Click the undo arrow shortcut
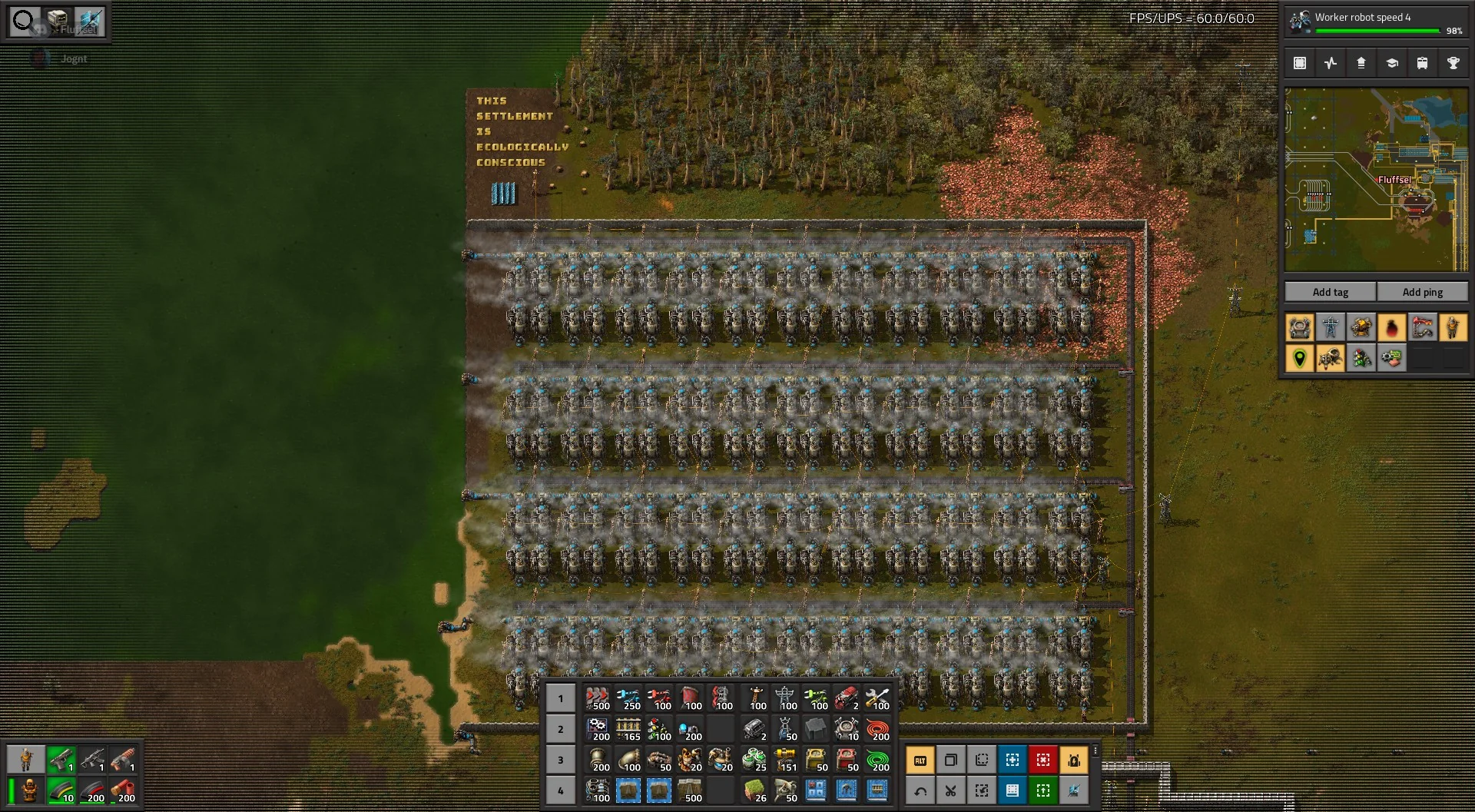The height and width of the screenshot is (812, 1475). pos(920,790)
